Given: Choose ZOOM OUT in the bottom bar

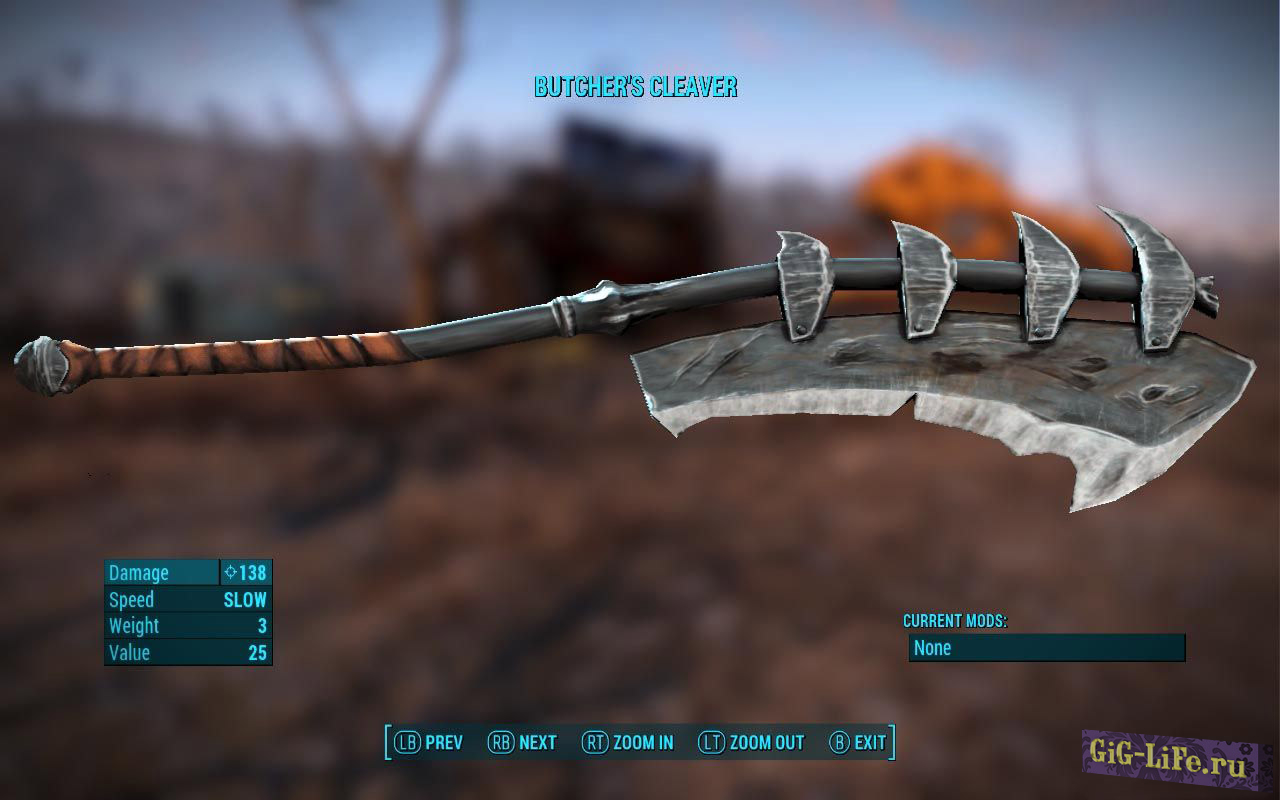Looking at the screenshot, I should [x=751, y=742].
